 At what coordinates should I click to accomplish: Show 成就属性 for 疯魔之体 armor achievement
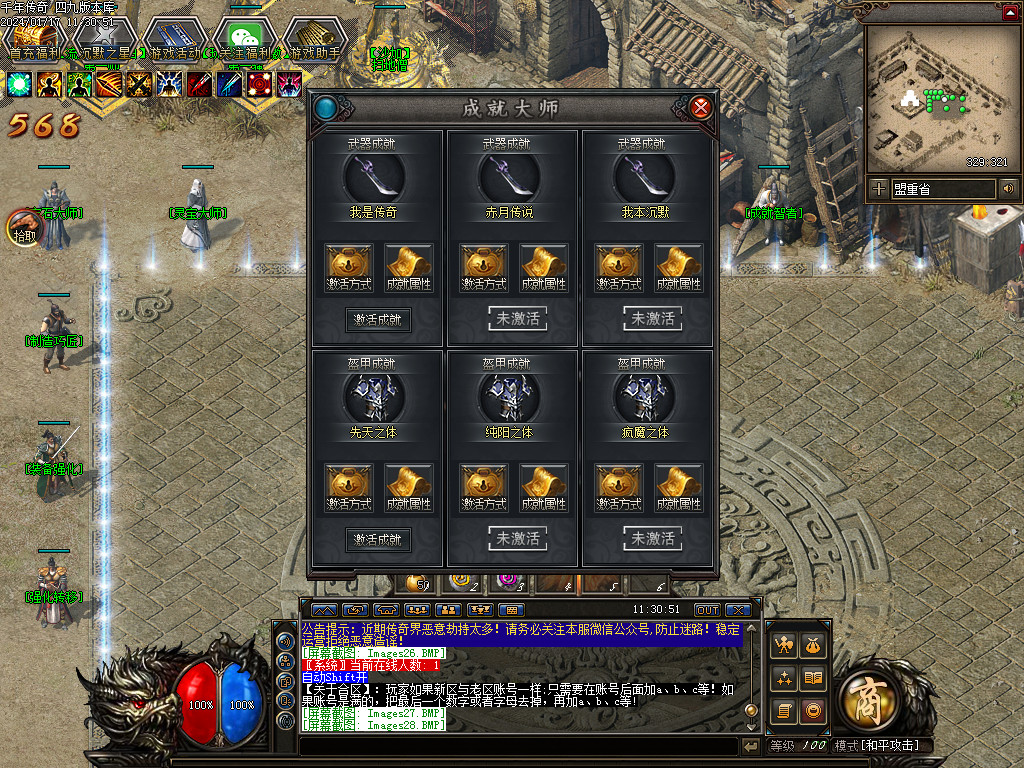678,487
